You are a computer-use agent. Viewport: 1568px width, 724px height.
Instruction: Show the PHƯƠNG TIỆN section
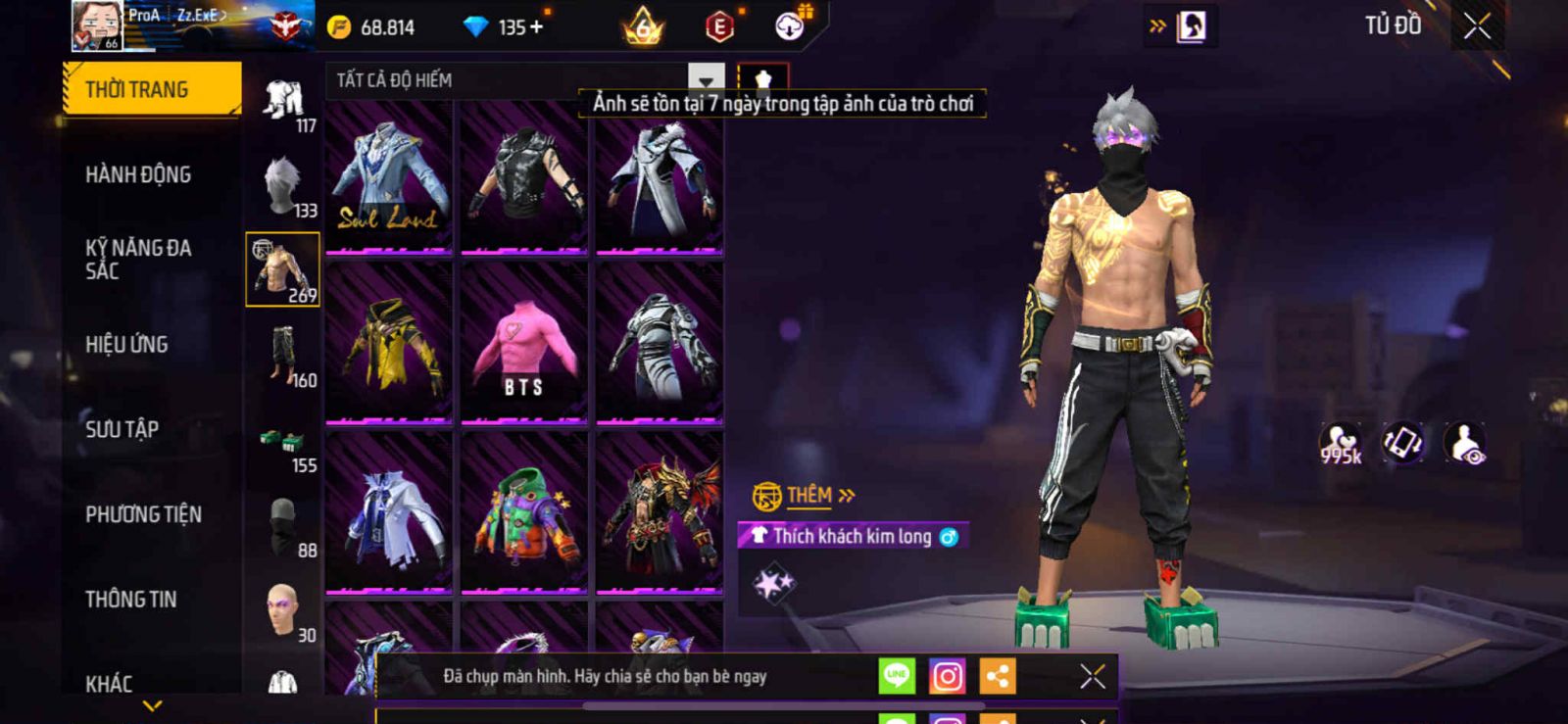143,514
